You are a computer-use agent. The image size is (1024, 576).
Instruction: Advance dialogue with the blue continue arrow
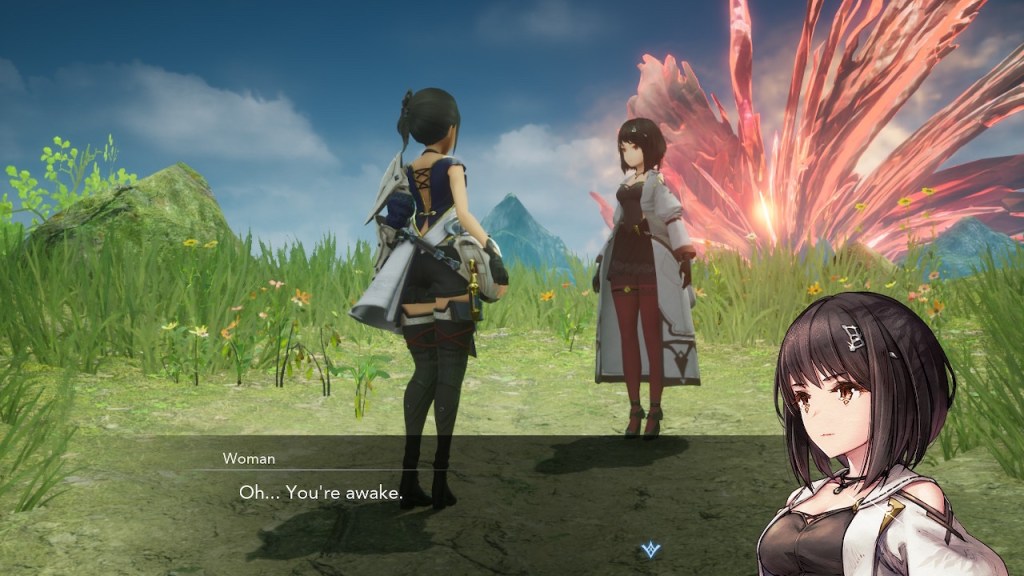651,549
